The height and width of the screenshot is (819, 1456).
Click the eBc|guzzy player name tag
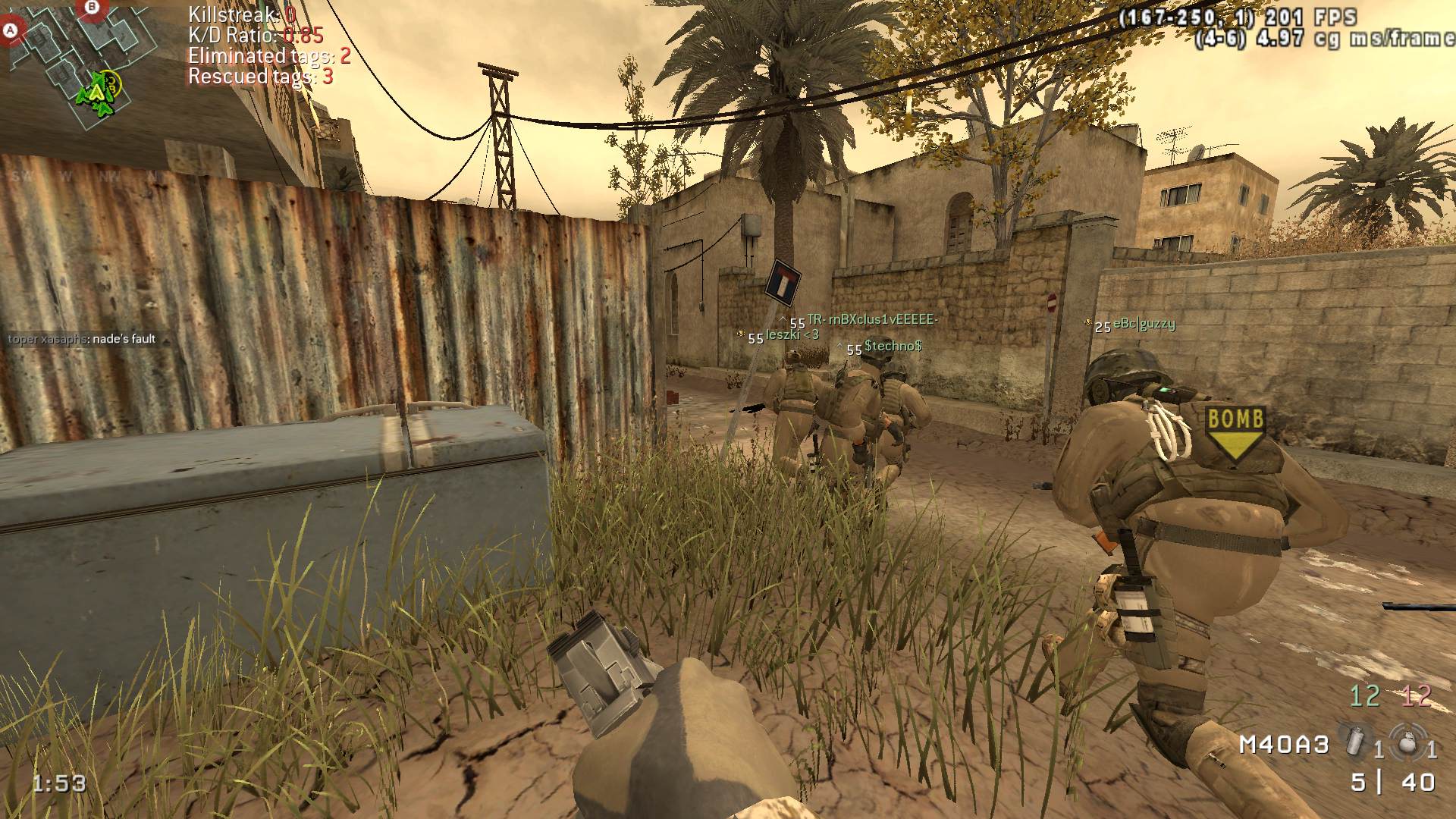pos(1144,324)
